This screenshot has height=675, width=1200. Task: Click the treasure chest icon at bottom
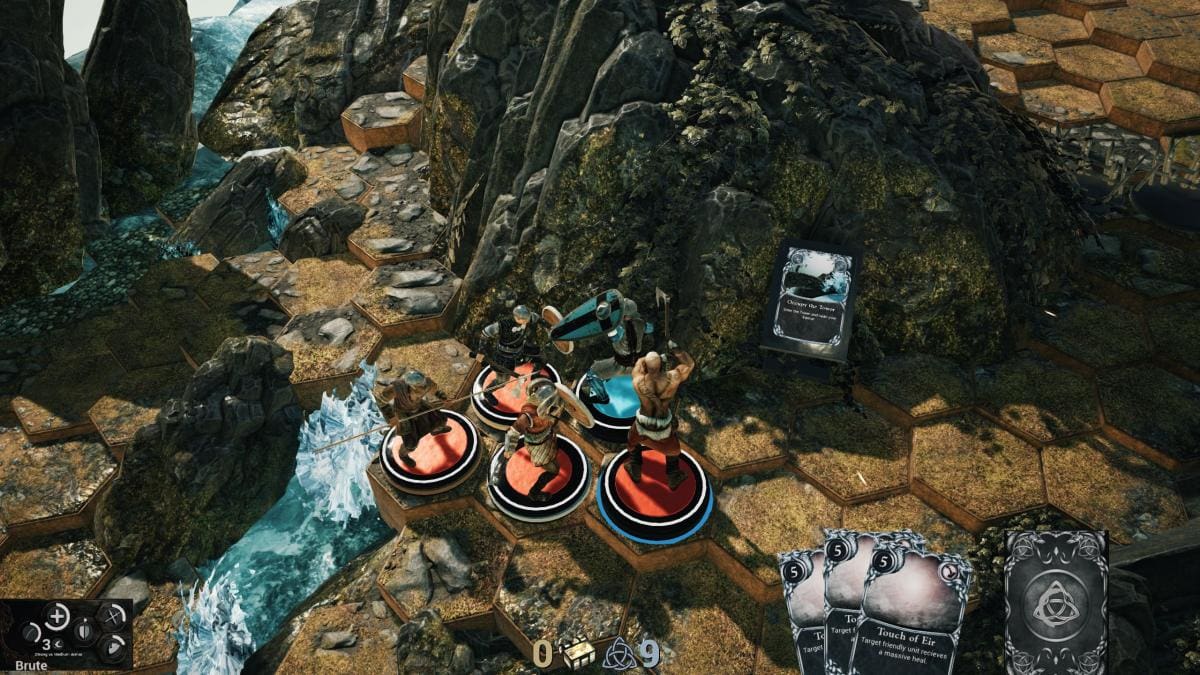pyautogui.click(x=577, y=653)
